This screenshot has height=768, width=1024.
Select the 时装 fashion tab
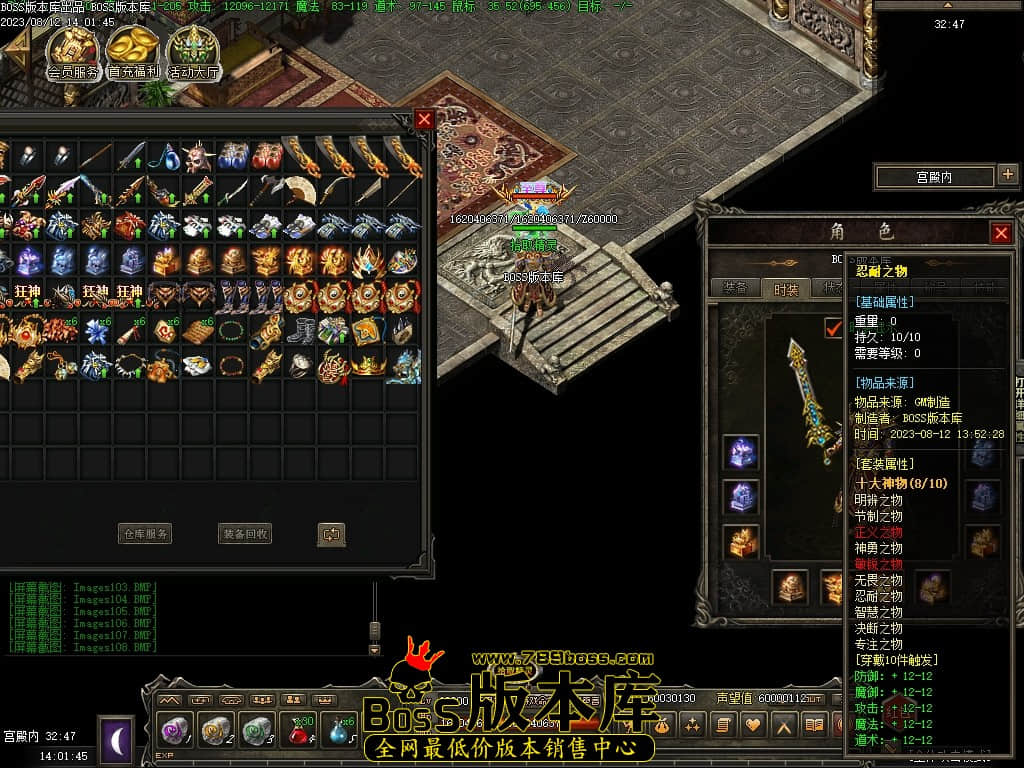(786, 288)
